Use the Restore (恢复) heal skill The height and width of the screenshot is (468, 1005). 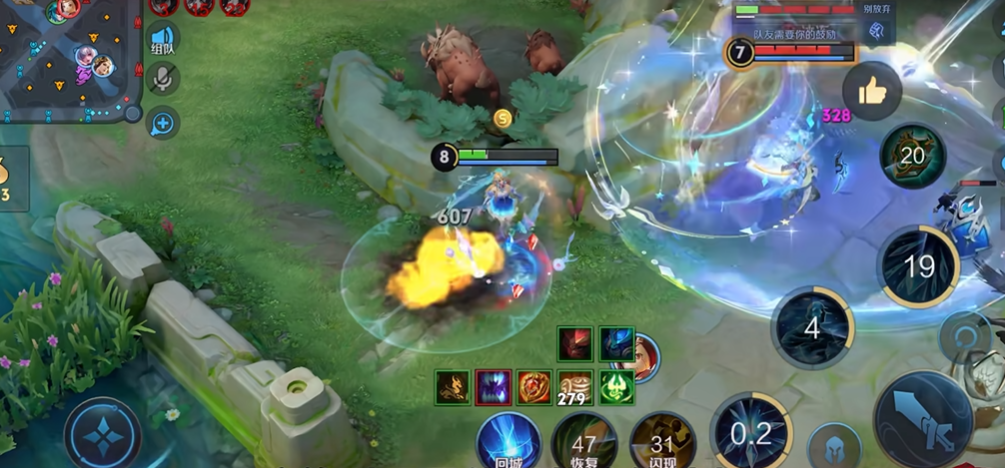(x=584, y=441)
